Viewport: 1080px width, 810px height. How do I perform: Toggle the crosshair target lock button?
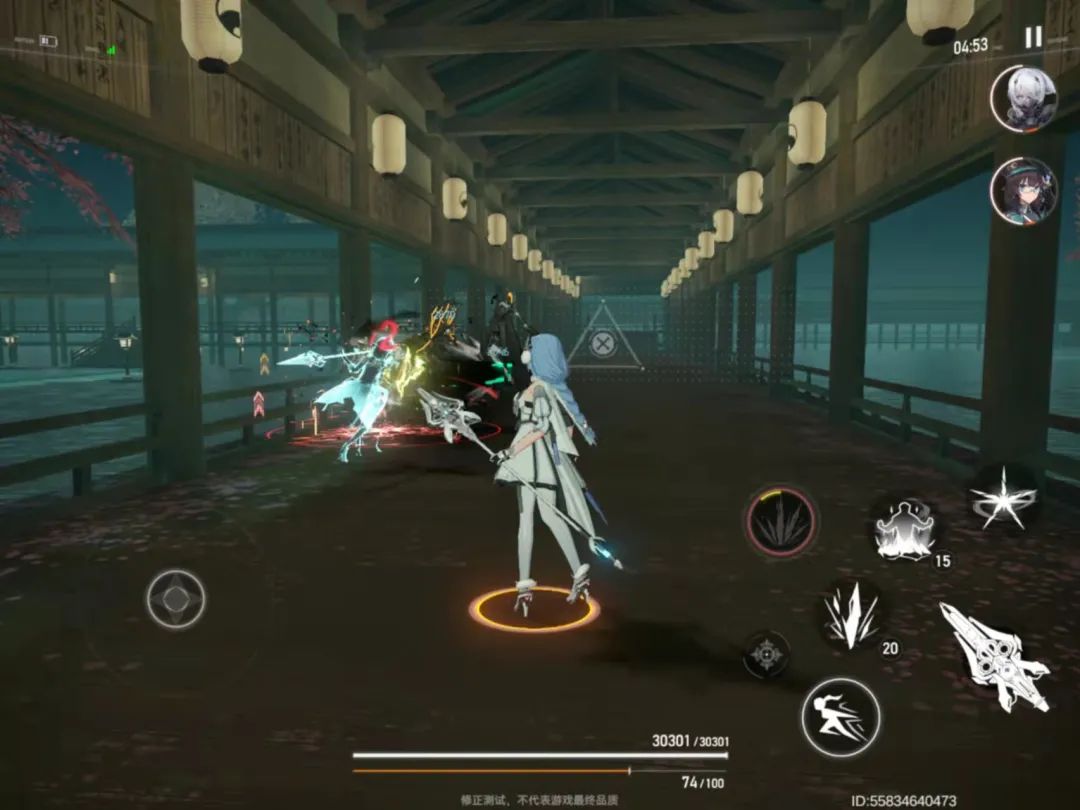click(x=766, y=655)
